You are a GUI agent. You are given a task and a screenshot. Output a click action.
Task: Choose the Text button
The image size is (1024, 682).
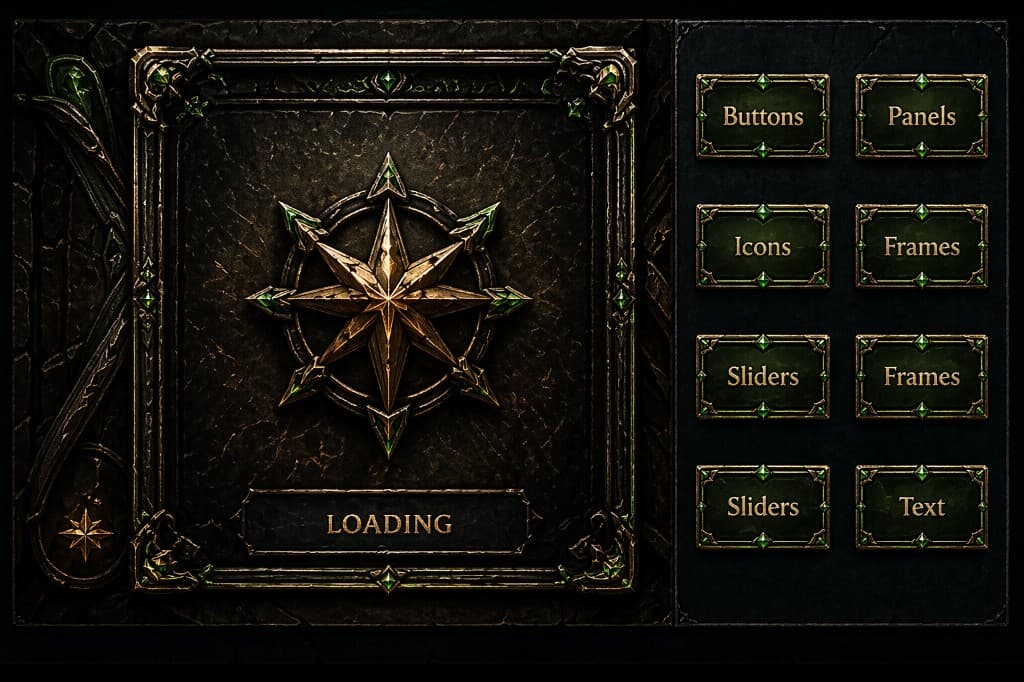921,506
